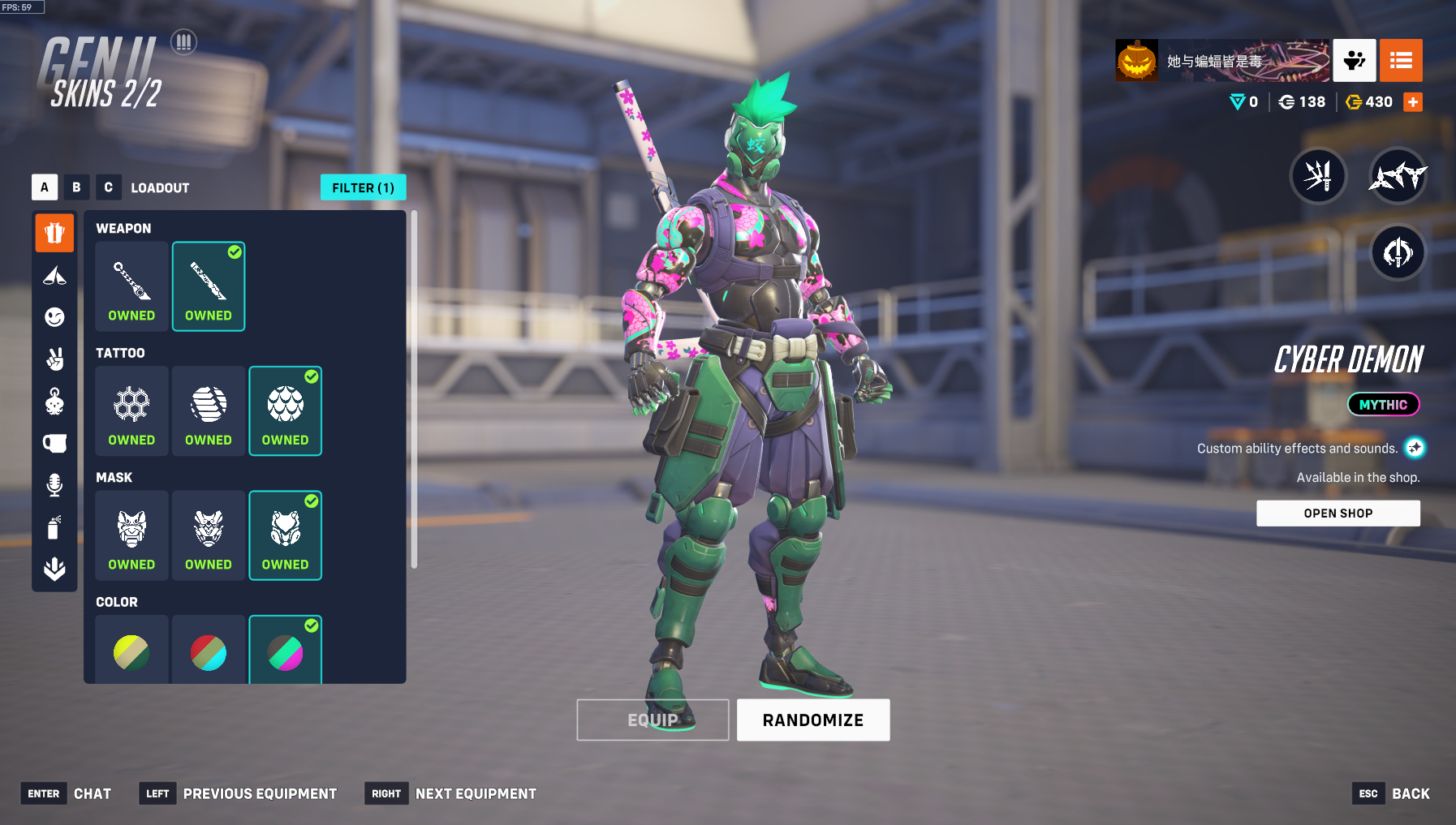This screenshot has width=1456, height=825.
Task: Add more coins with the plus button
Action: 1413,102
